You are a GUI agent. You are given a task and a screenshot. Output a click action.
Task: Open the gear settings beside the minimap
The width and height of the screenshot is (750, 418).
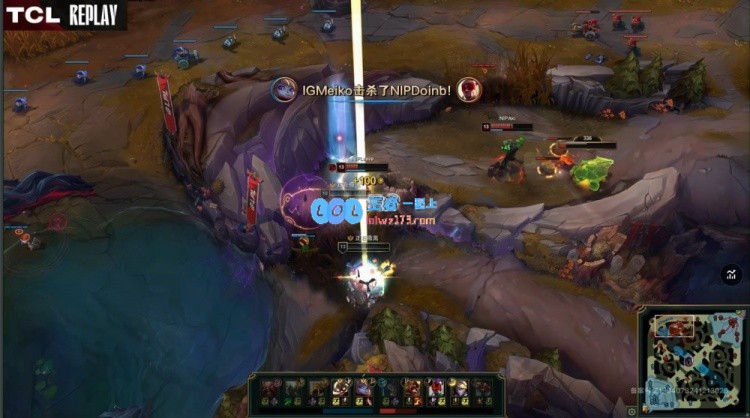click(x=631, y=411)
